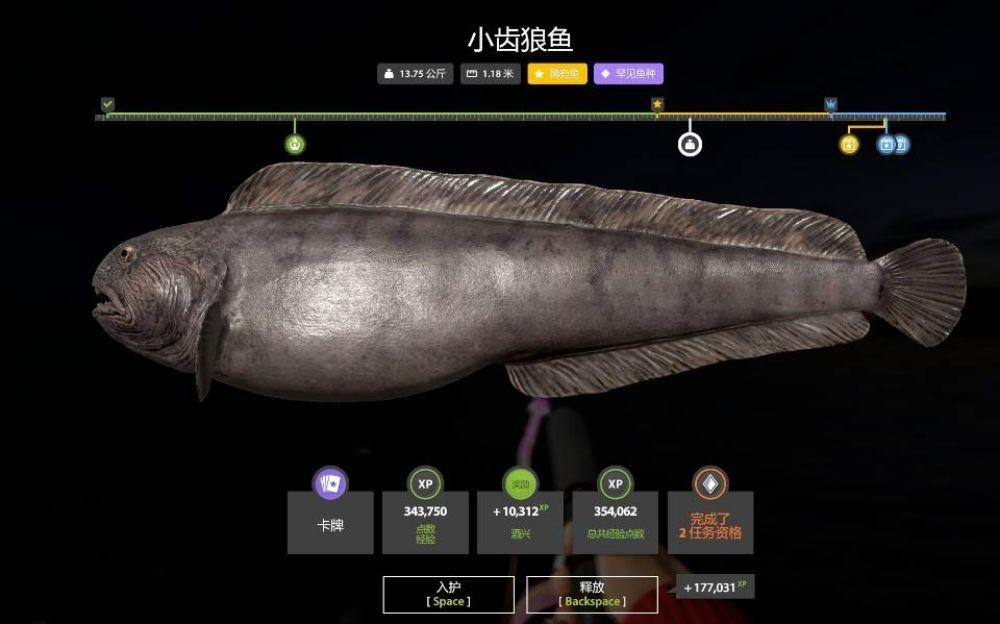Select the yellow circular marker on the scale
1000x624 pixels.
coord(849,145)
